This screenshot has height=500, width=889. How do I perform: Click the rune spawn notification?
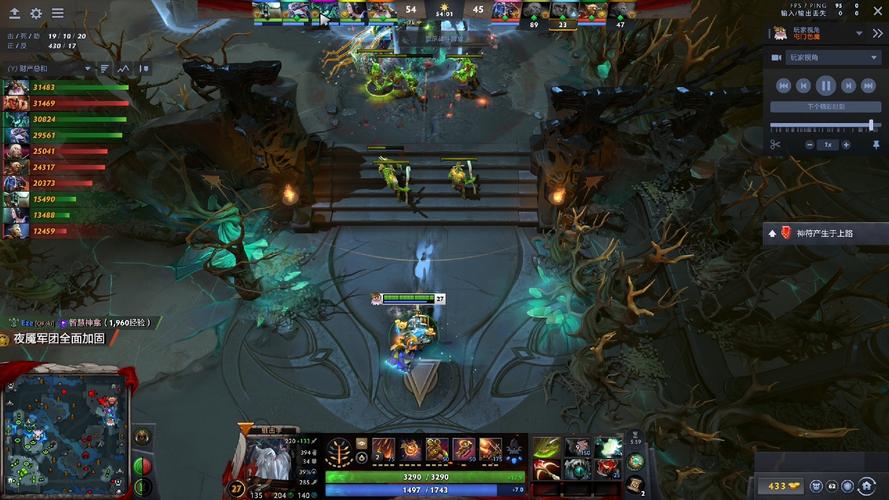click(x=824, y=233)
